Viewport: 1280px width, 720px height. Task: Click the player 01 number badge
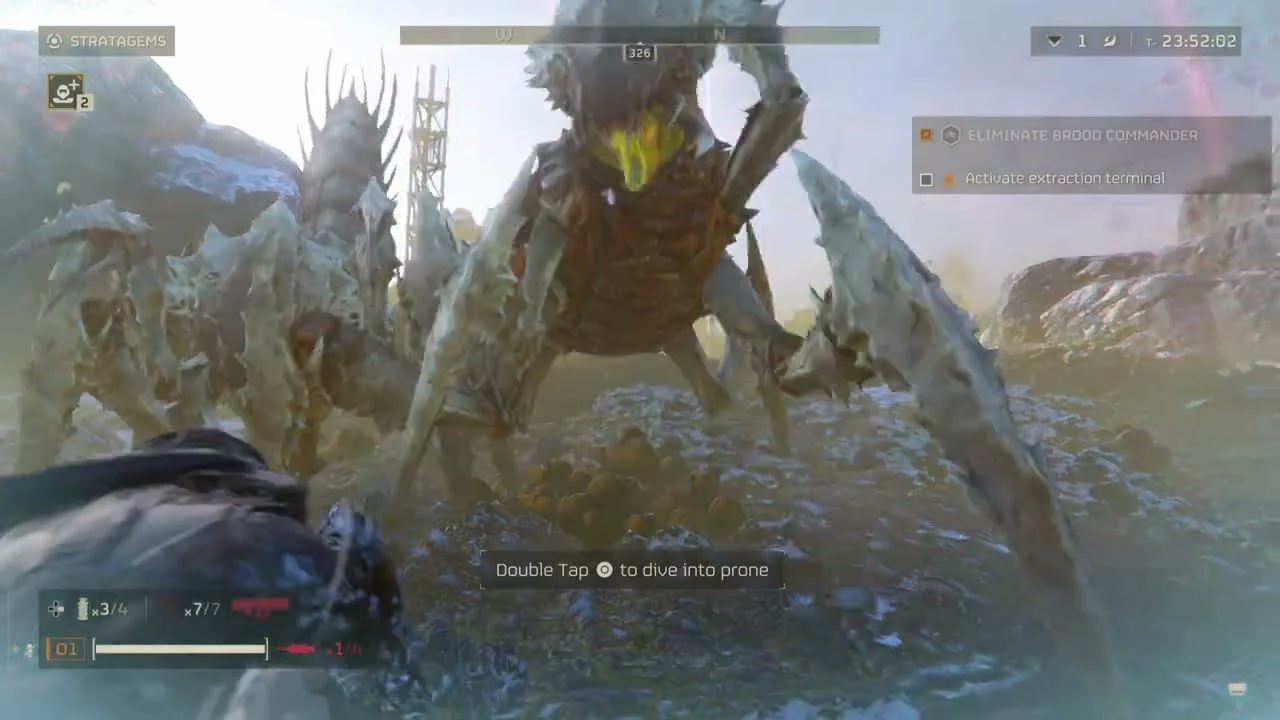pos(66,650)
